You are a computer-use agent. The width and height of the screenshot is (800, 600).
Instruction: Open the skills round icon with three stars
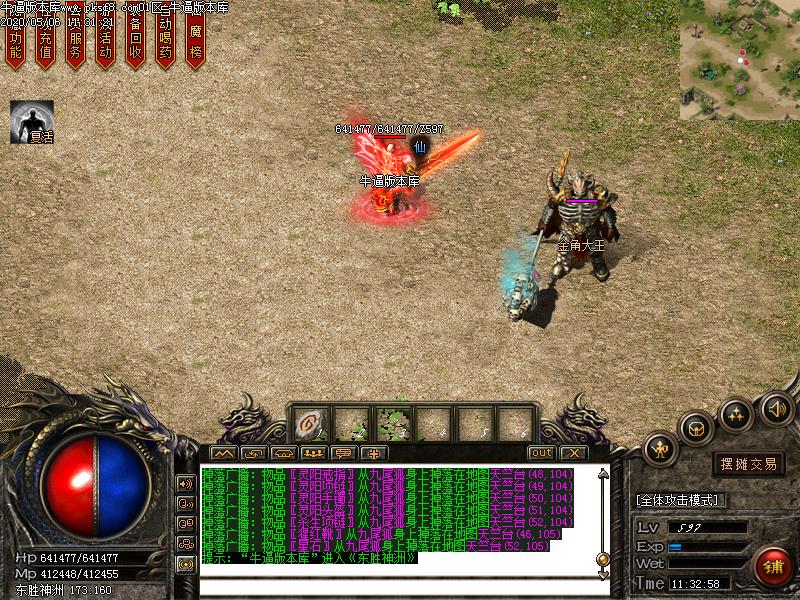coord(736,413)
